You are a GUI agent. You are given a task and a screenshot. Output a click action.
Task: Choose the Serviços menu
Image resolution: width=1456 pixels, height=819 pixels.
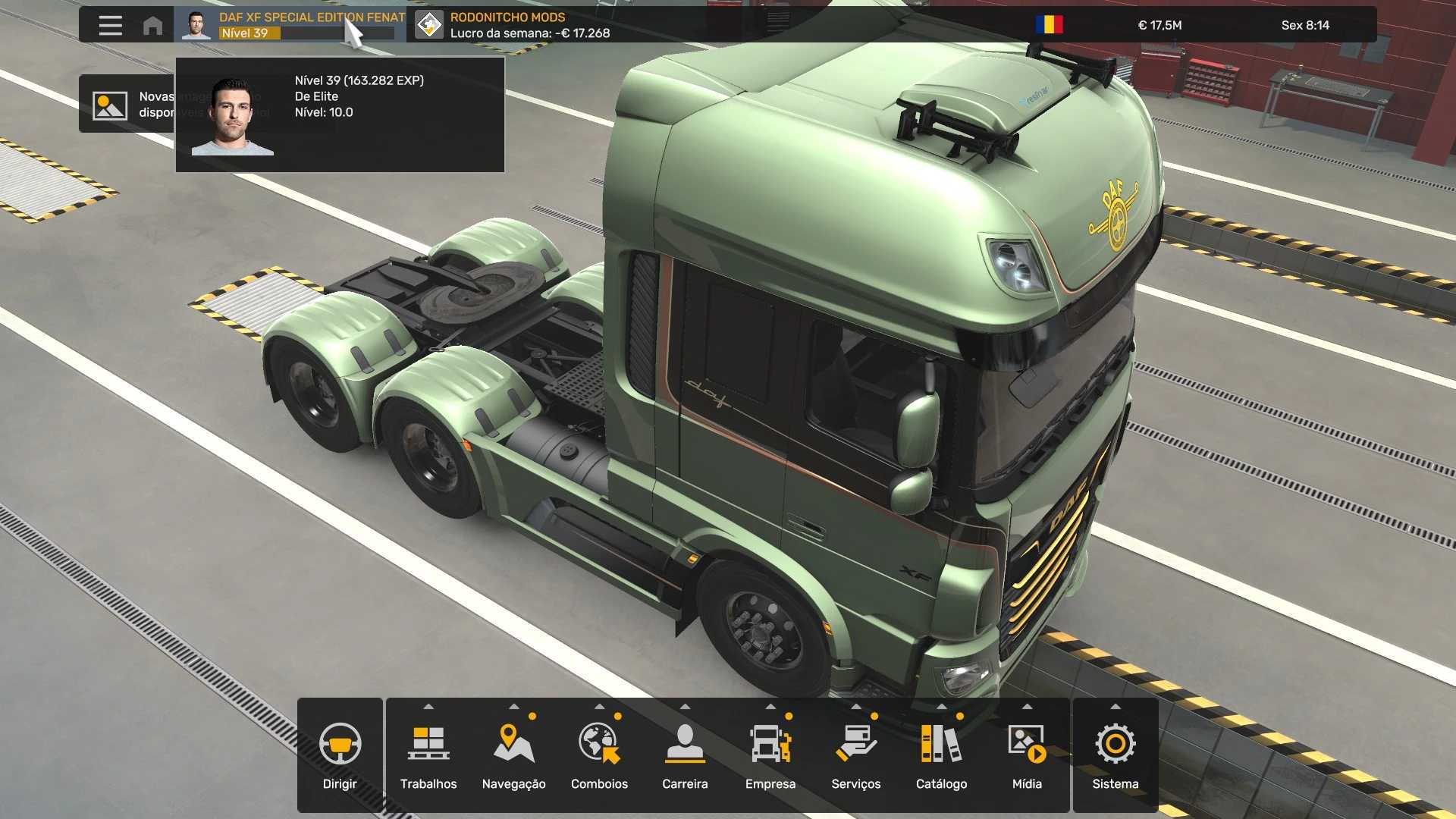click(x=856, y=755)
